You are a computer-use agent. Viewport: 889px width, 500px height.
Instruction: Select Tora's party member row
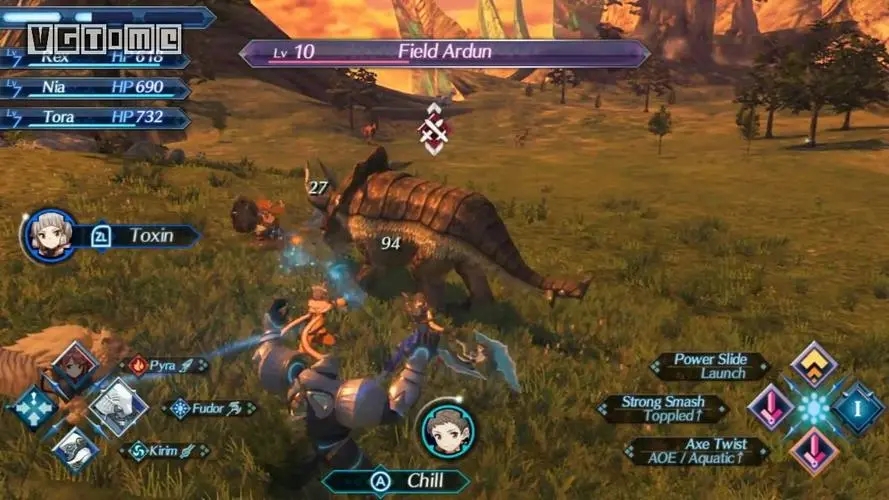click(95, 117)
